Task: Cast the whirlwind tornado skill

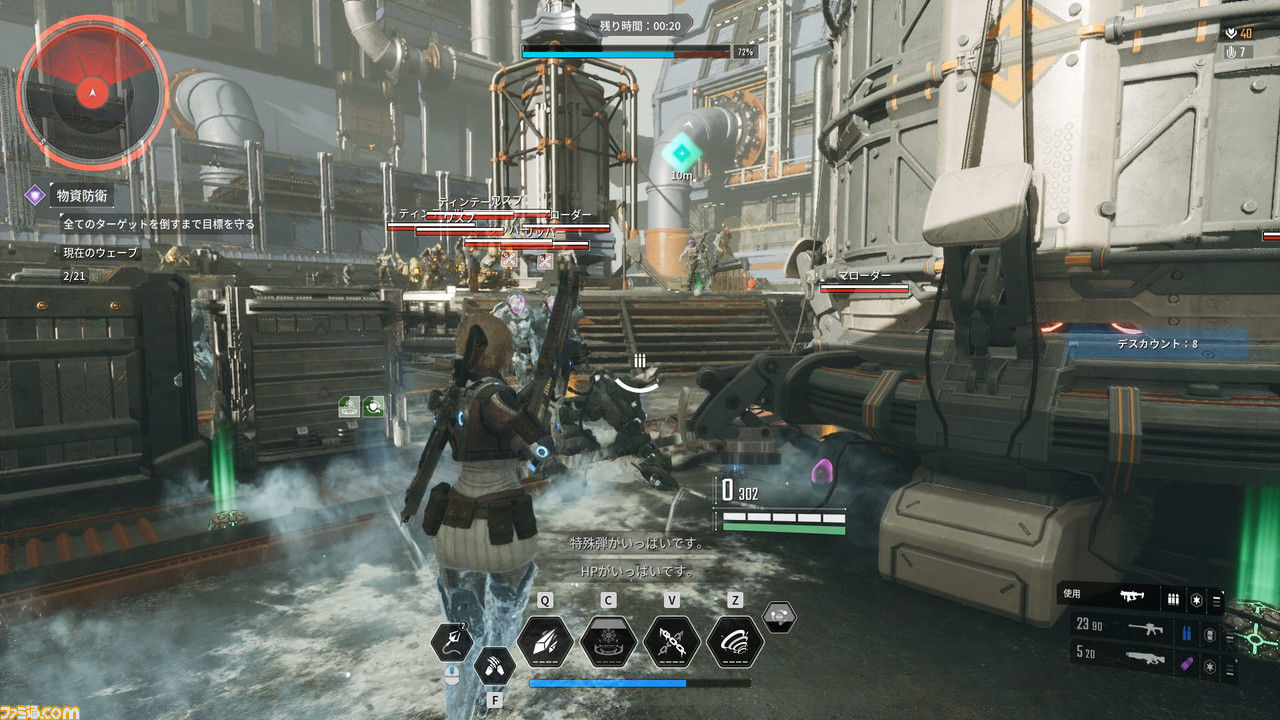Action: point(735,641)
